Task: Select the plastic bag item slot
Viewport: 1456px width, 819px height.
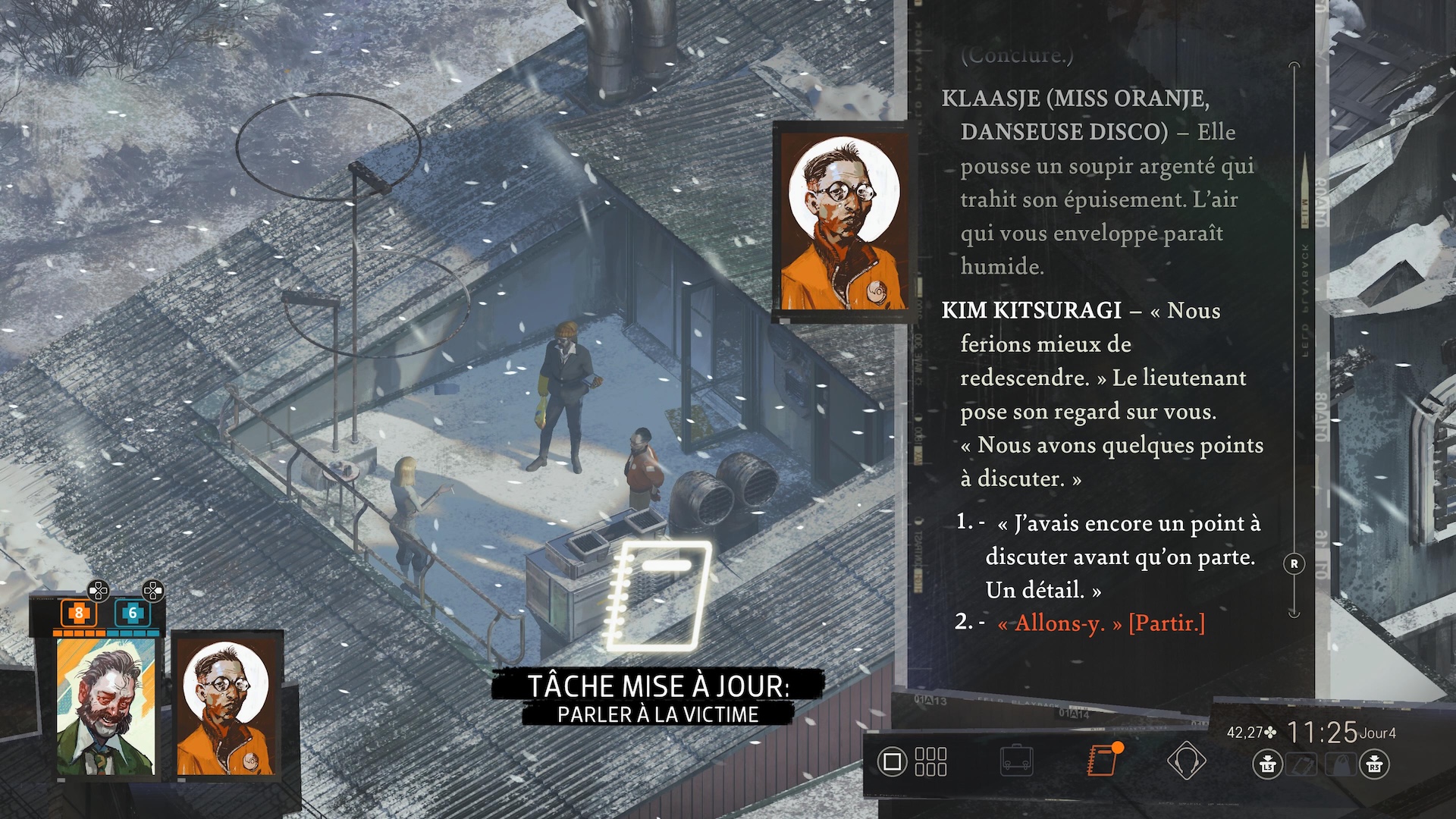Action: pyautogui.click(x=1340, y=764)
